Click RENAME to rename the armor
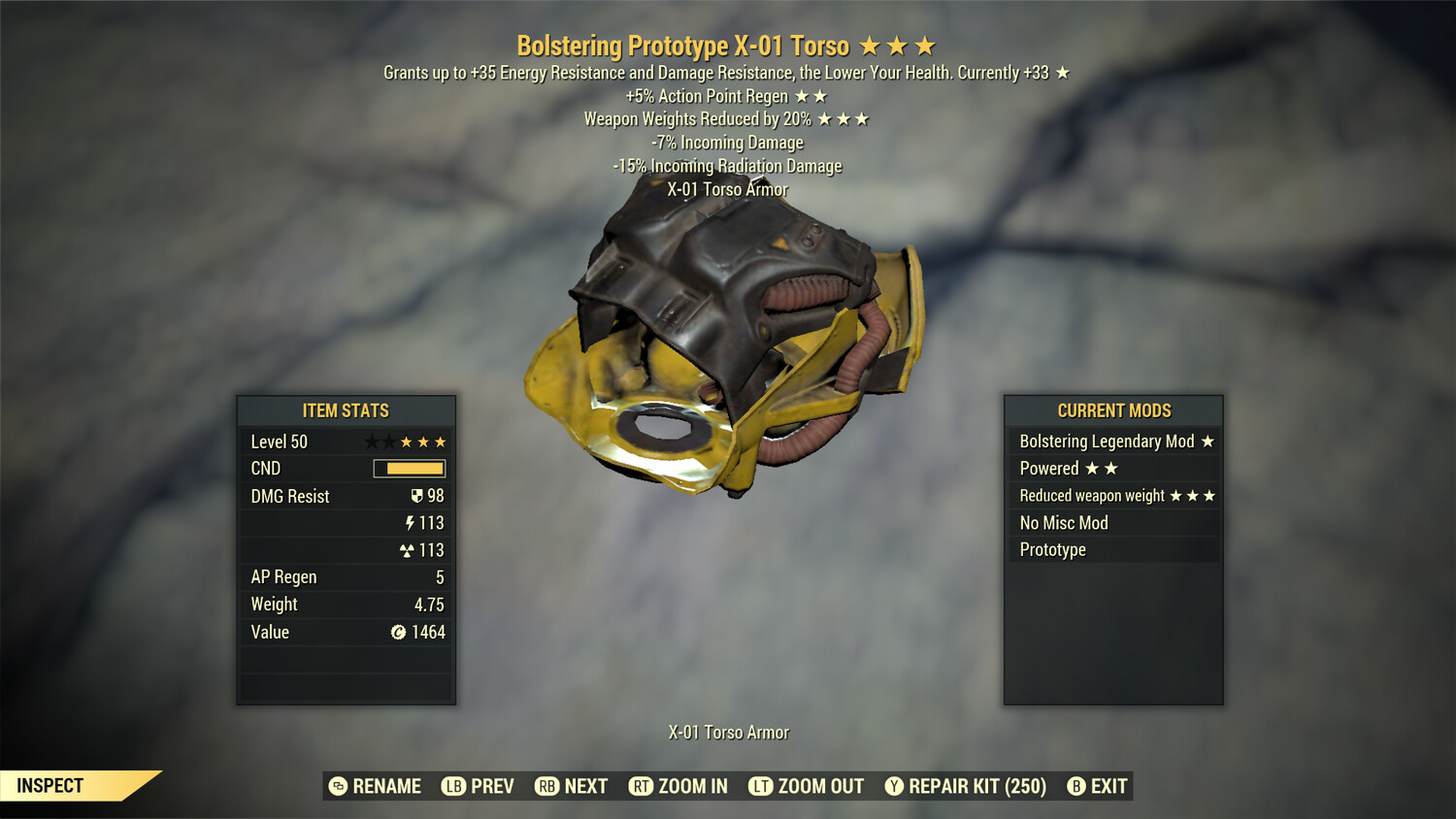 386,786
